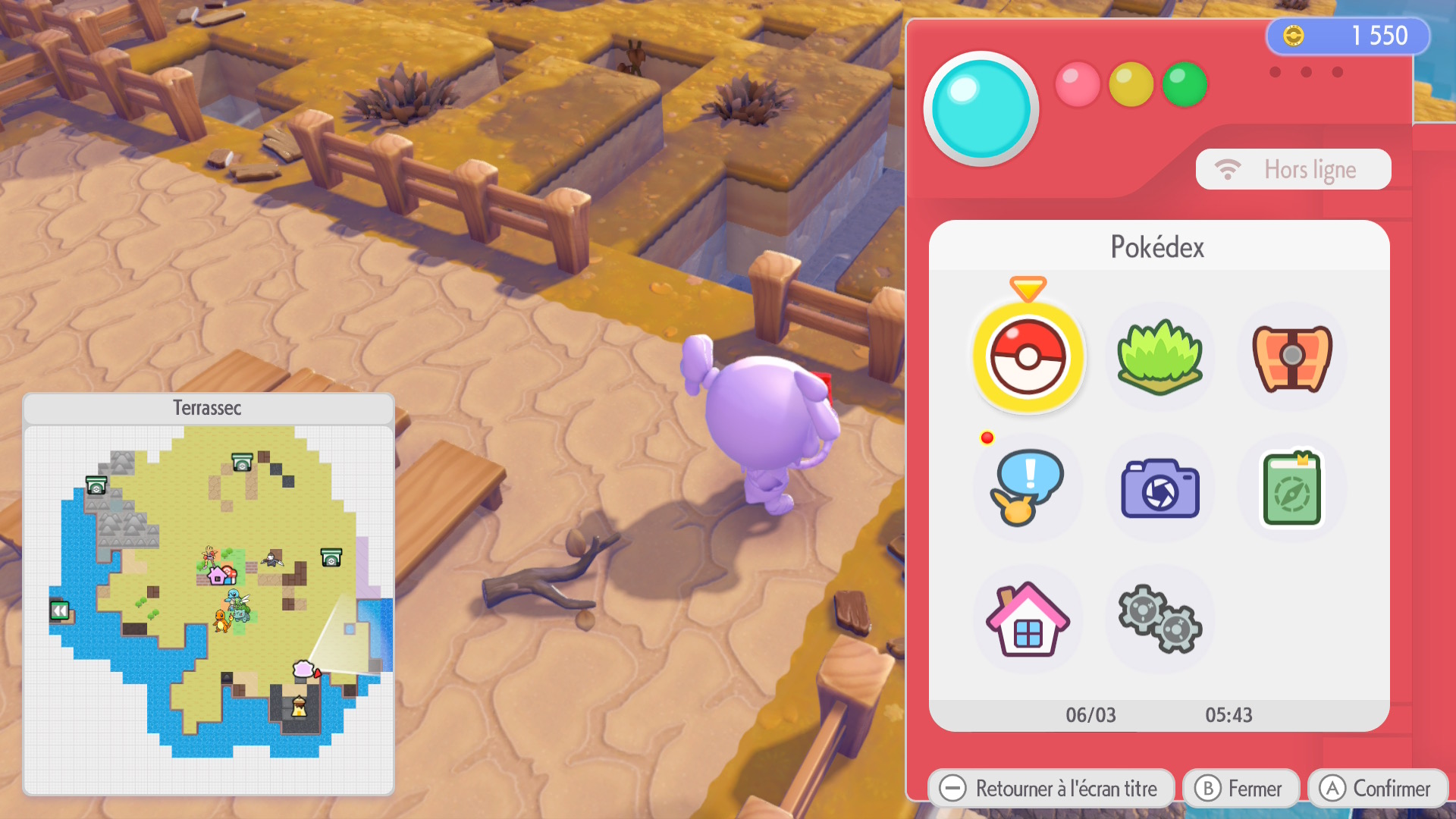
Task: Launch the purple camera icon
Action: click(1159, 488)
